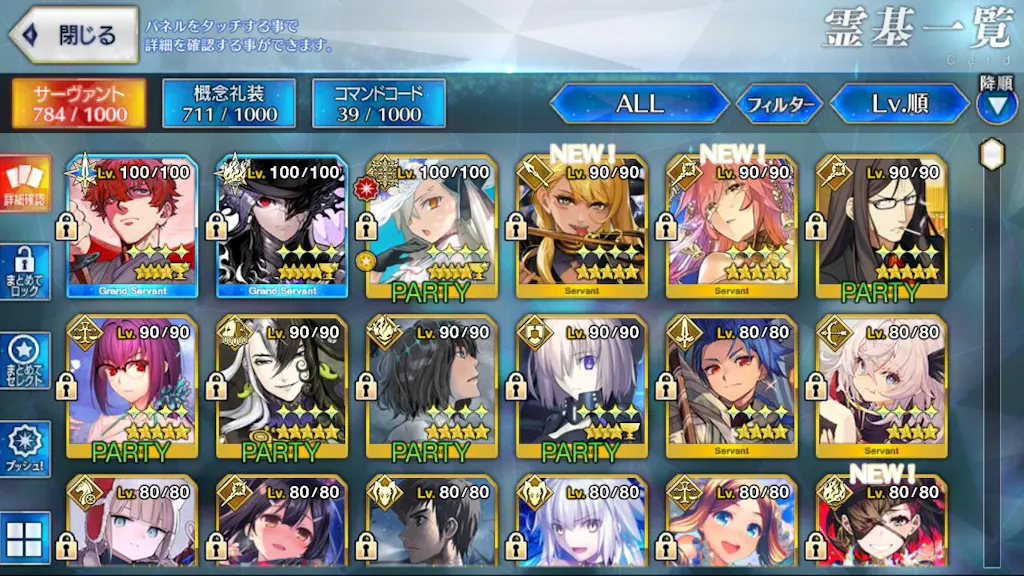The width and height of the screenshot is (1024, 576).
Task: Select the red-haired Grand Servant card
Action: 132,226
